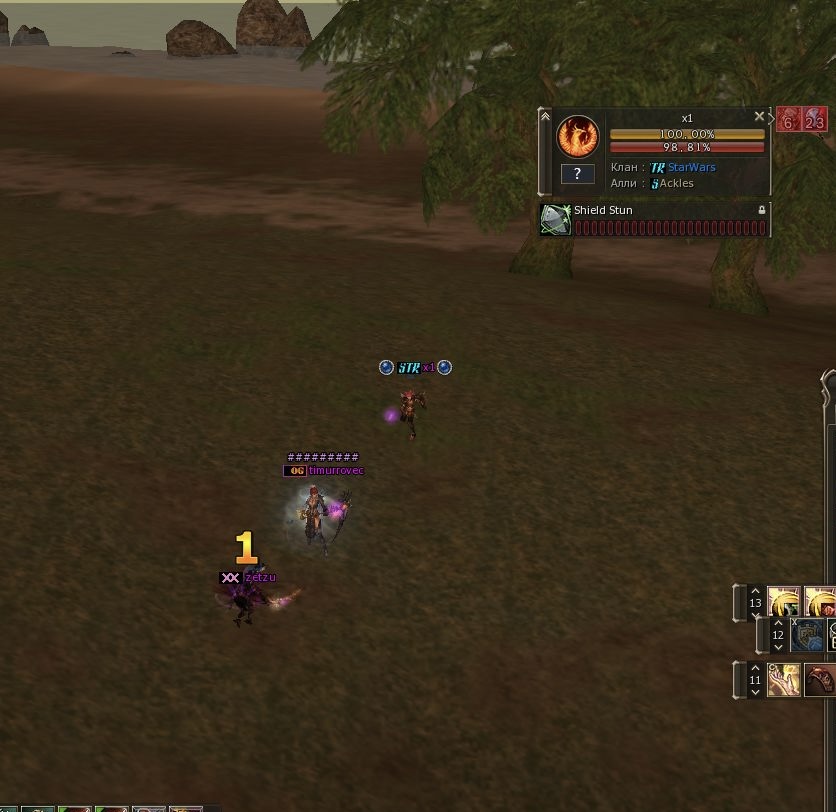Page down on hotbar 12
Image resolution: width=836 pixels, height=812 pixels.
coord(778,647)
